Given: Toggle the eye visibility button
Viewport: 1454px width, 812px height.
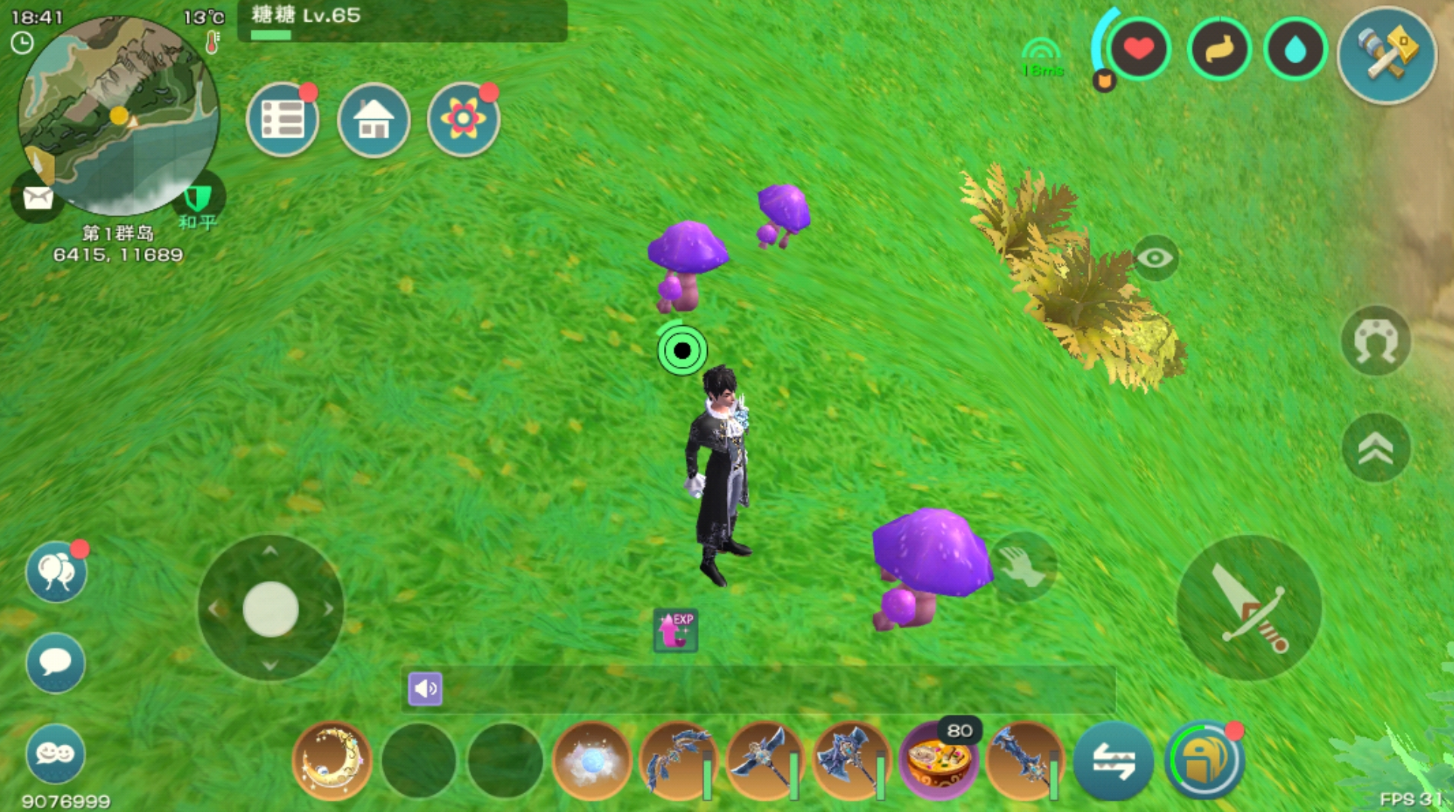Looking at the screenshot, I should click(x=1156, y=258).
